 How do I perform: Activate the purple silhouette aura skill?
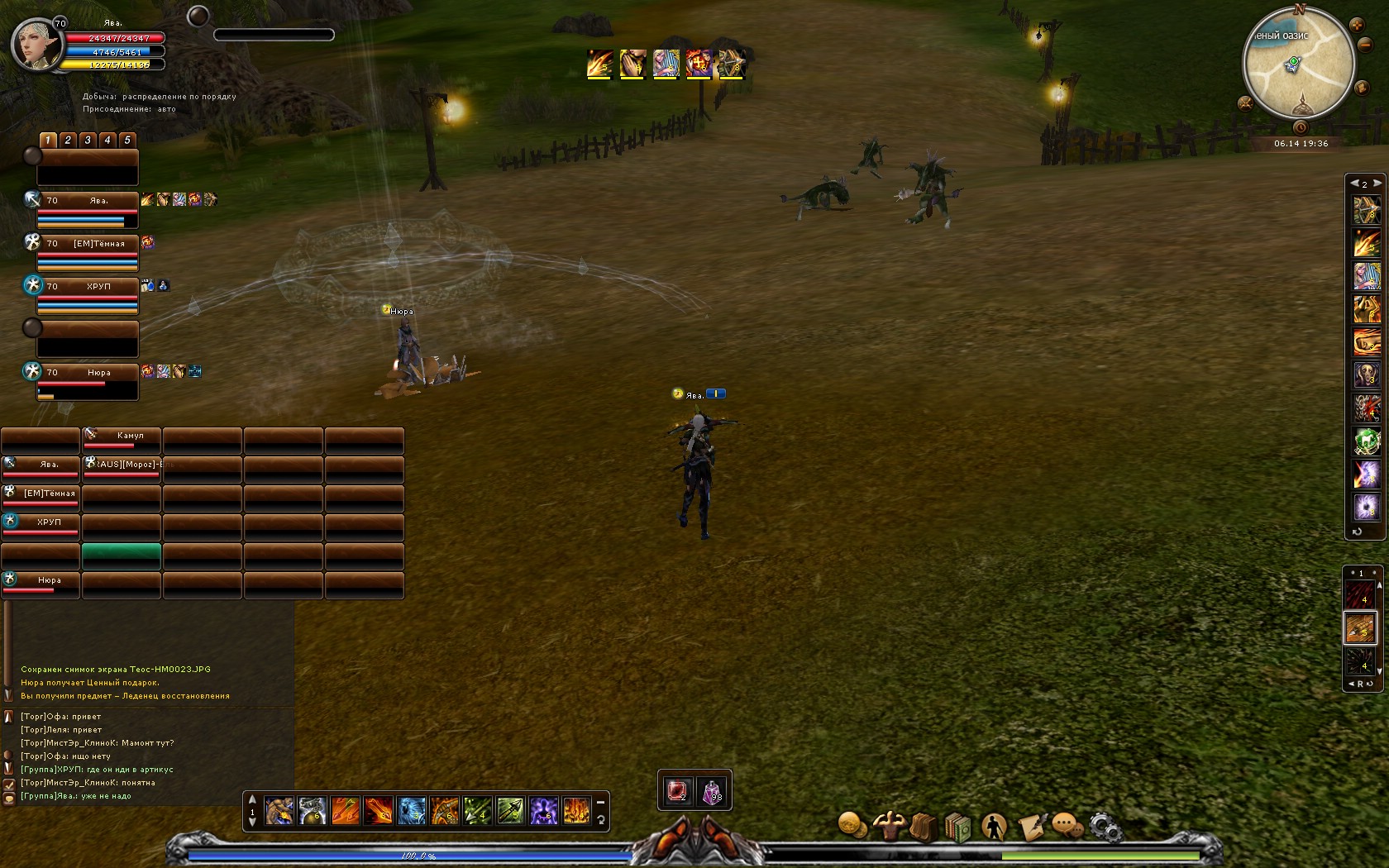543,811
